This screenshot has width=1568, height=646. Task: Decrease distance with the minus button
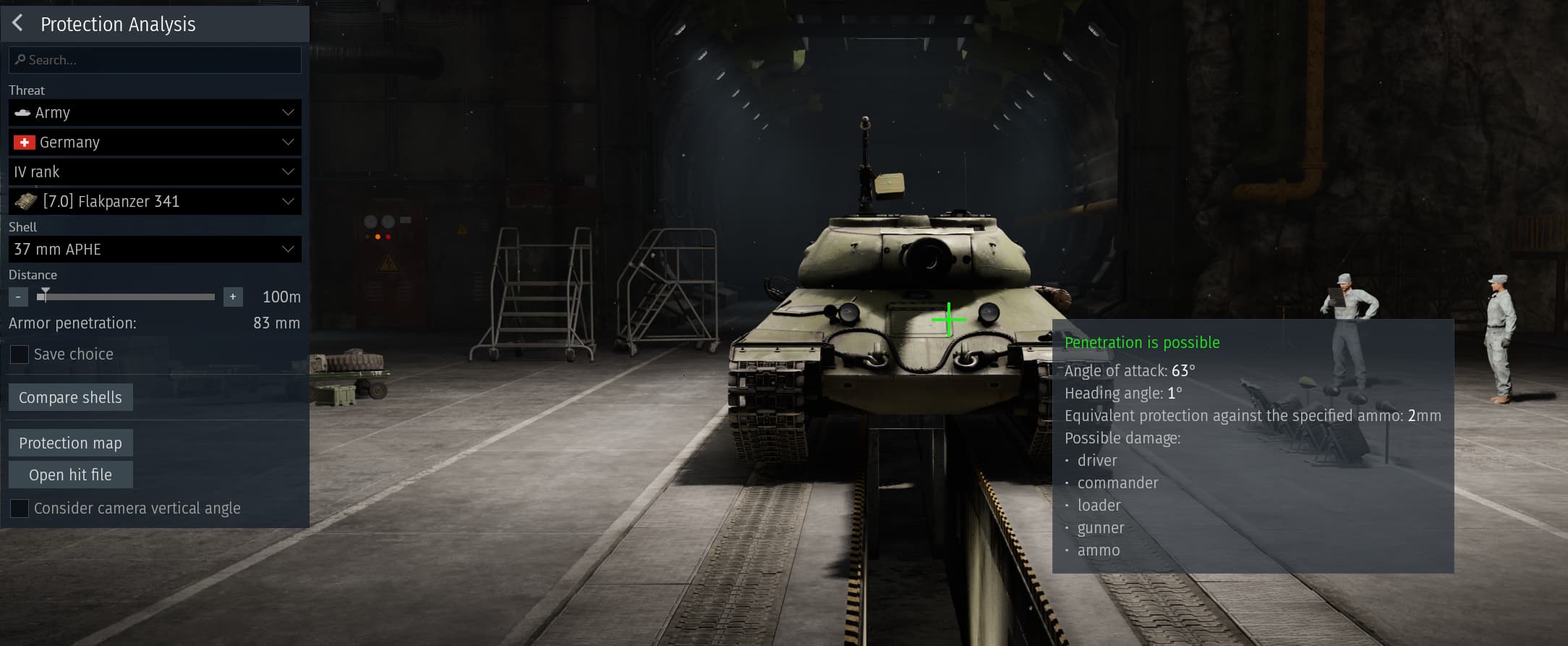(x=18, y=297)
